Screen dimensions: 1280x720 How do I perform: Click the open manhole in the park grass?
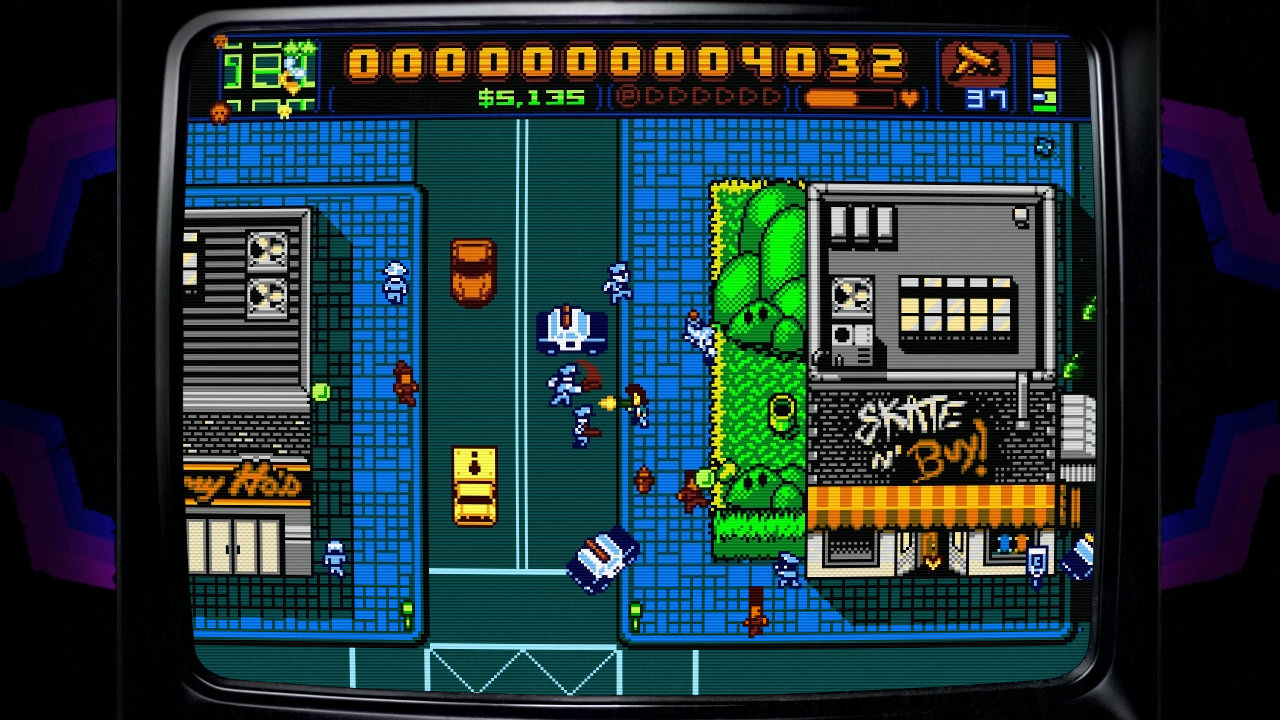(x=780, y=414)
